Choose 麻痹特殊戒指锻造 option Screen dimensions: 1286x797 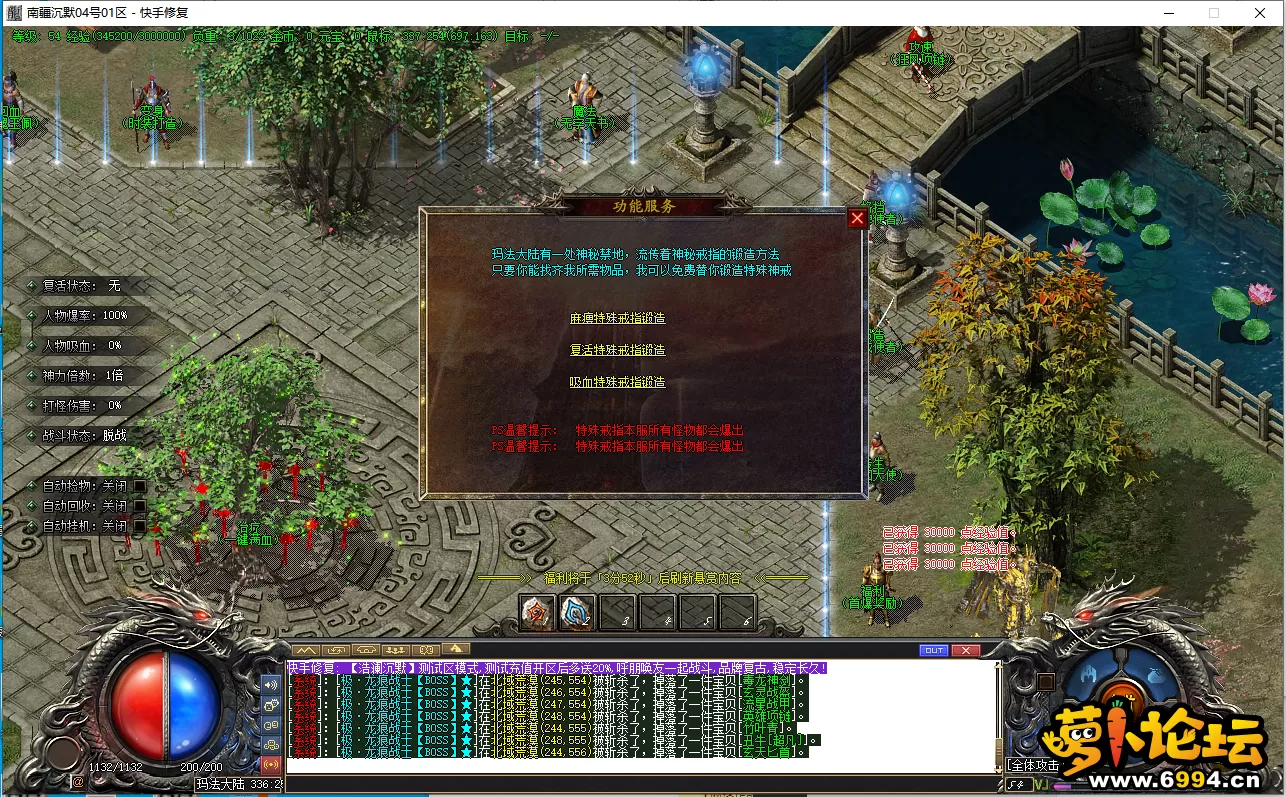(x=617, y=318)
